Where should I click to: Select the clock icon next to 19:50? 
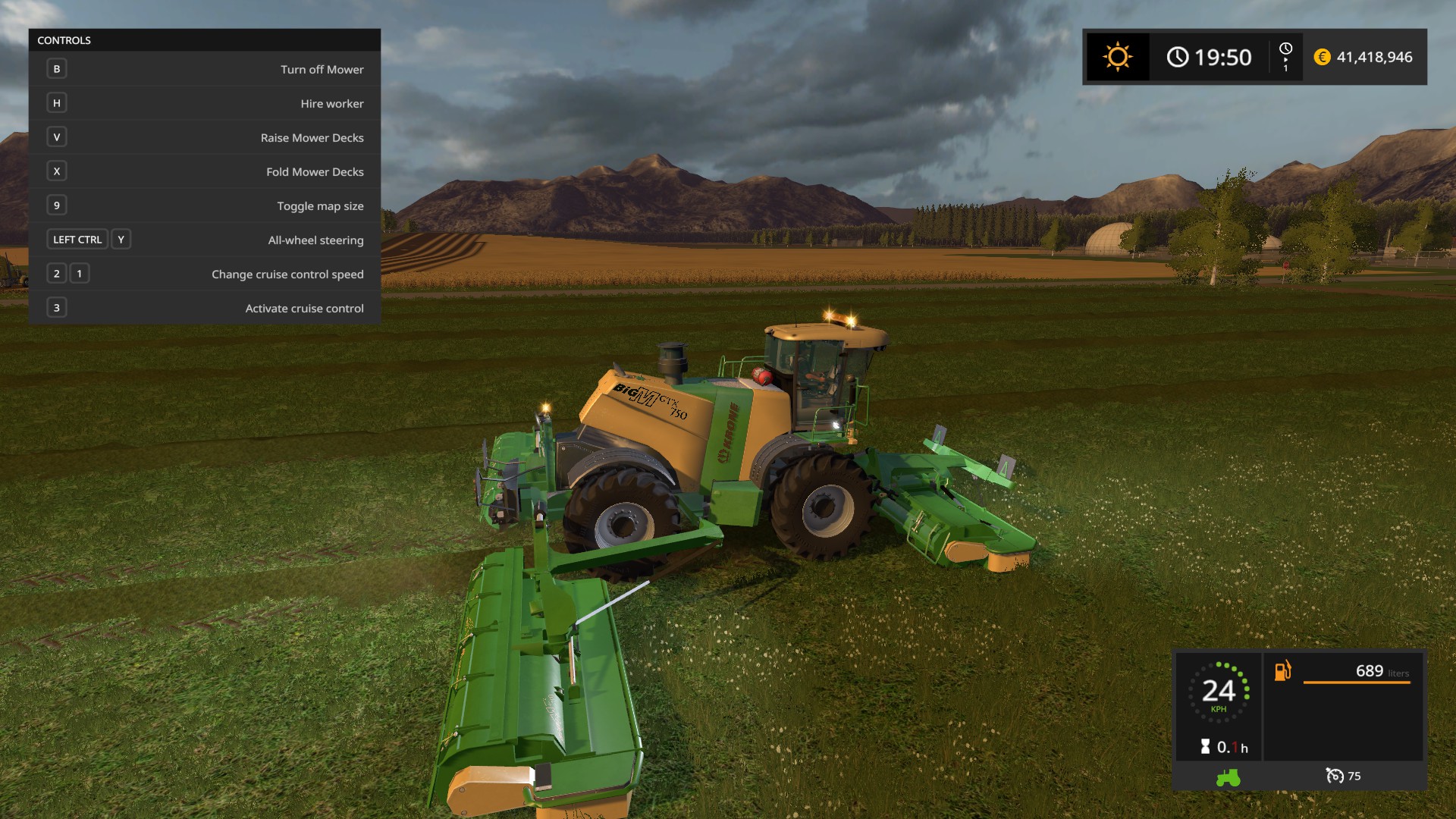pyautogui.click(x=1178, y=56)
